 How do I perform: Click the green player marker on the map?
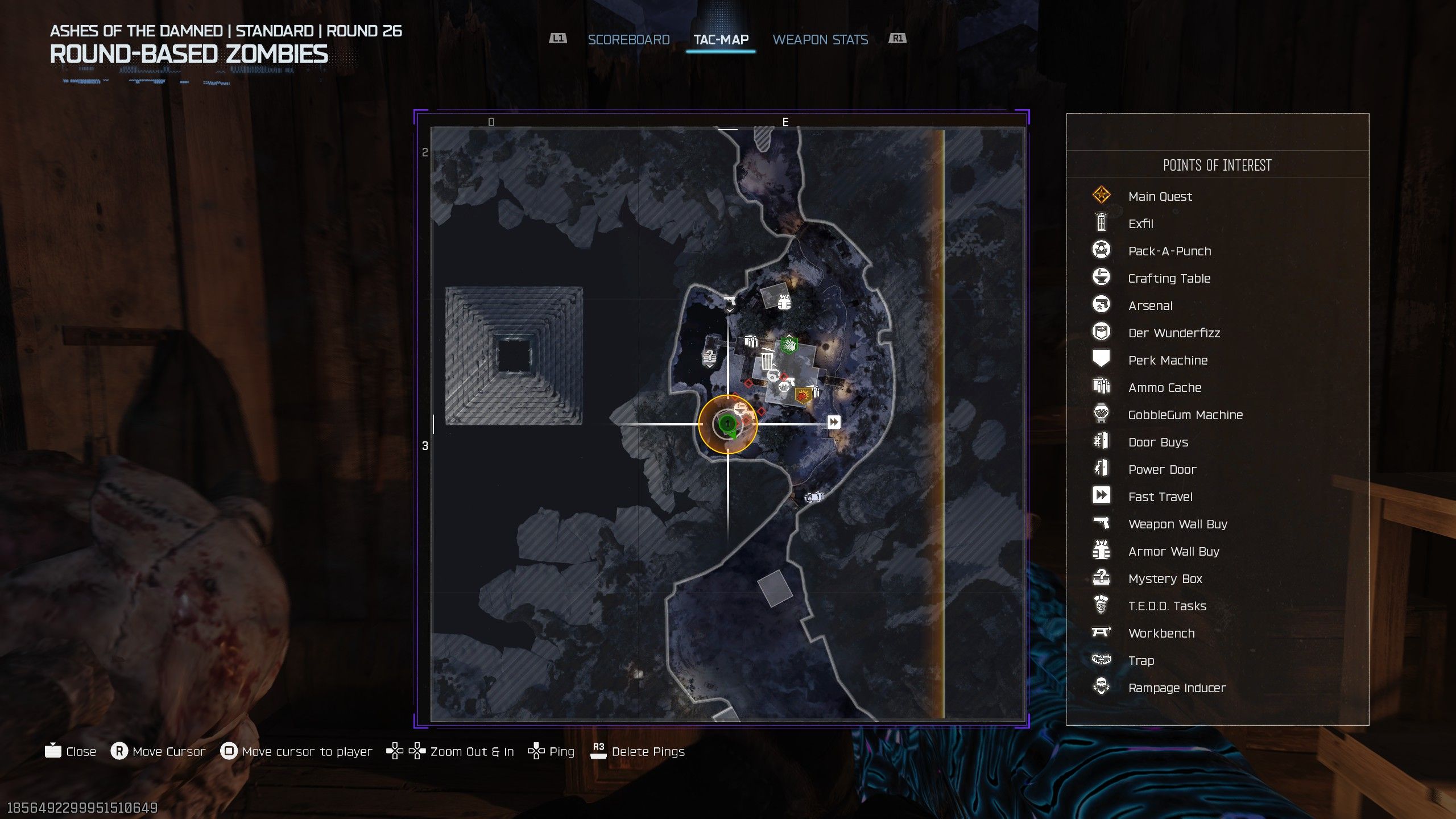[x=727, y=424]
